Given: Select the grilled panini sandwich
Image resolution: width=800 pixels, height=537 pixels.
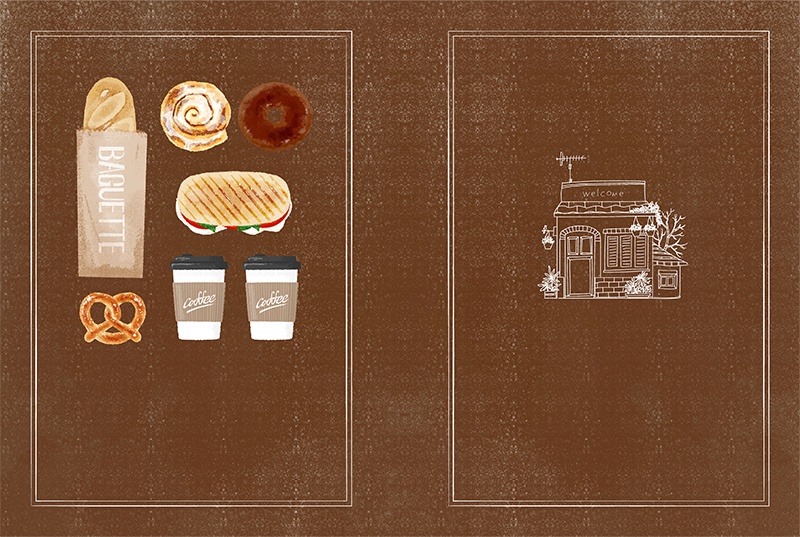Looking at the screenshot, I should tap(233, 203).
